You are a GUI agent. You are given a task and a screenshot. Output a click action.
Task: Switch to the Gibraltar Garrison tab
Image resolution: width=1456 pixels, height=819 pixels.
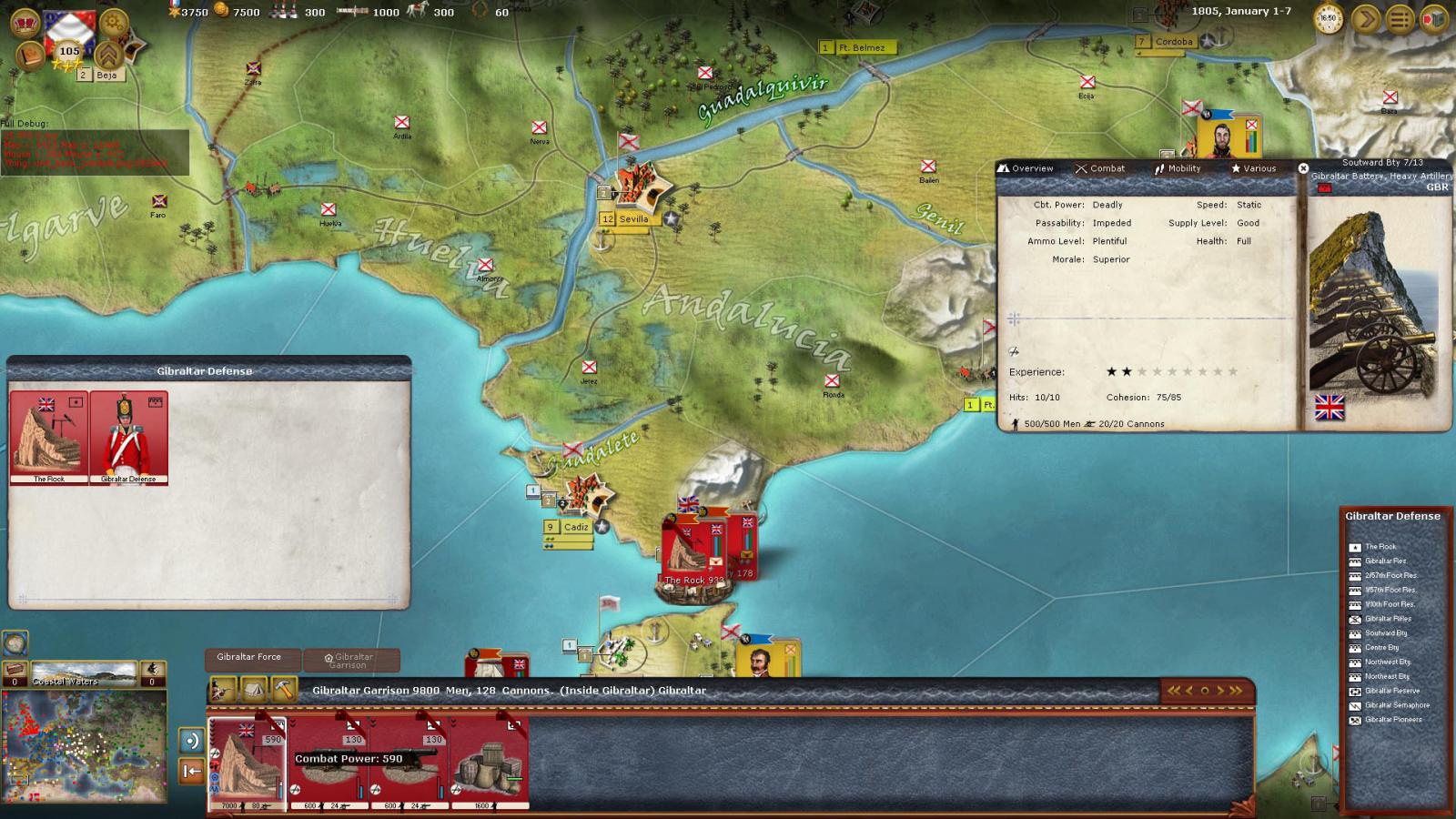[x=351, y=660]
